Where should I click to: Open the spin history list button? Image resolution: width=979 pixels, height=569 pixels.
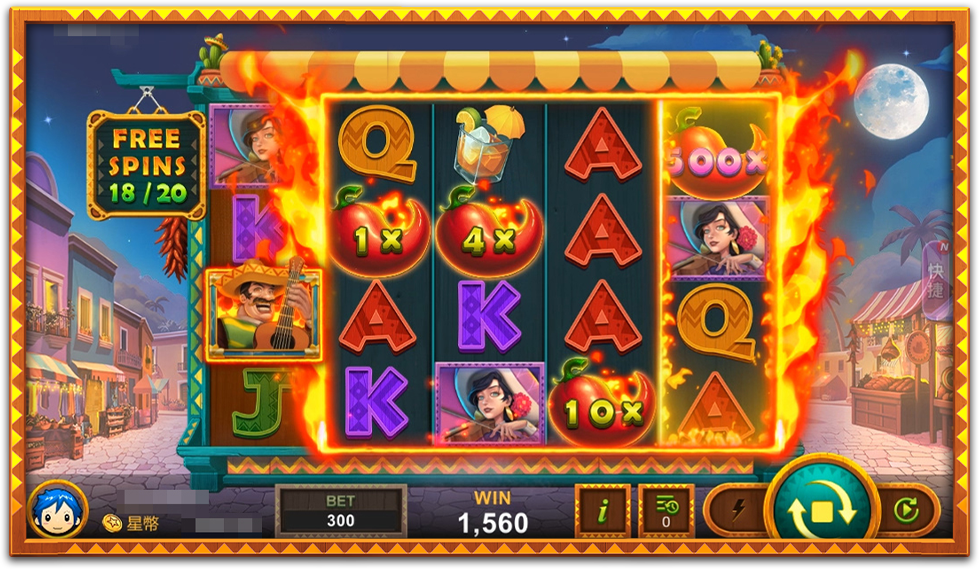tap(666, 511)
